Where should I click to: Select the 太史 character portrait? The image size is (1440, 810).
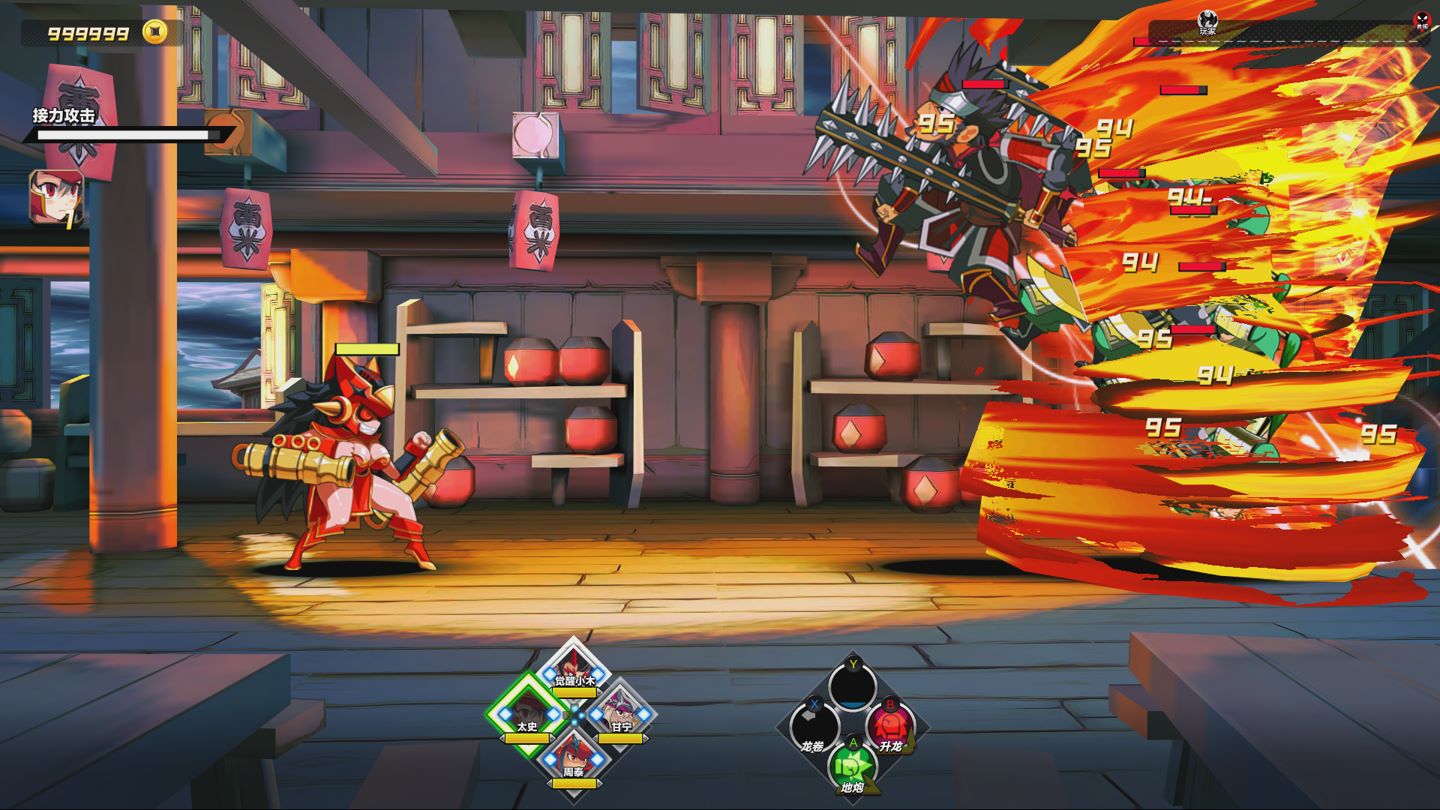[x=528, y=711]
